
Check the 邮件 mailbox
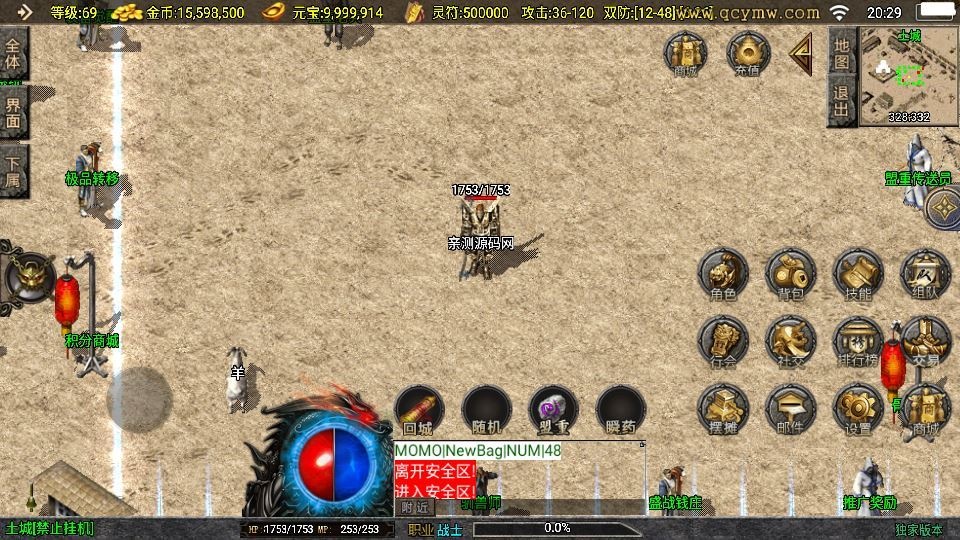pos(790,409)
